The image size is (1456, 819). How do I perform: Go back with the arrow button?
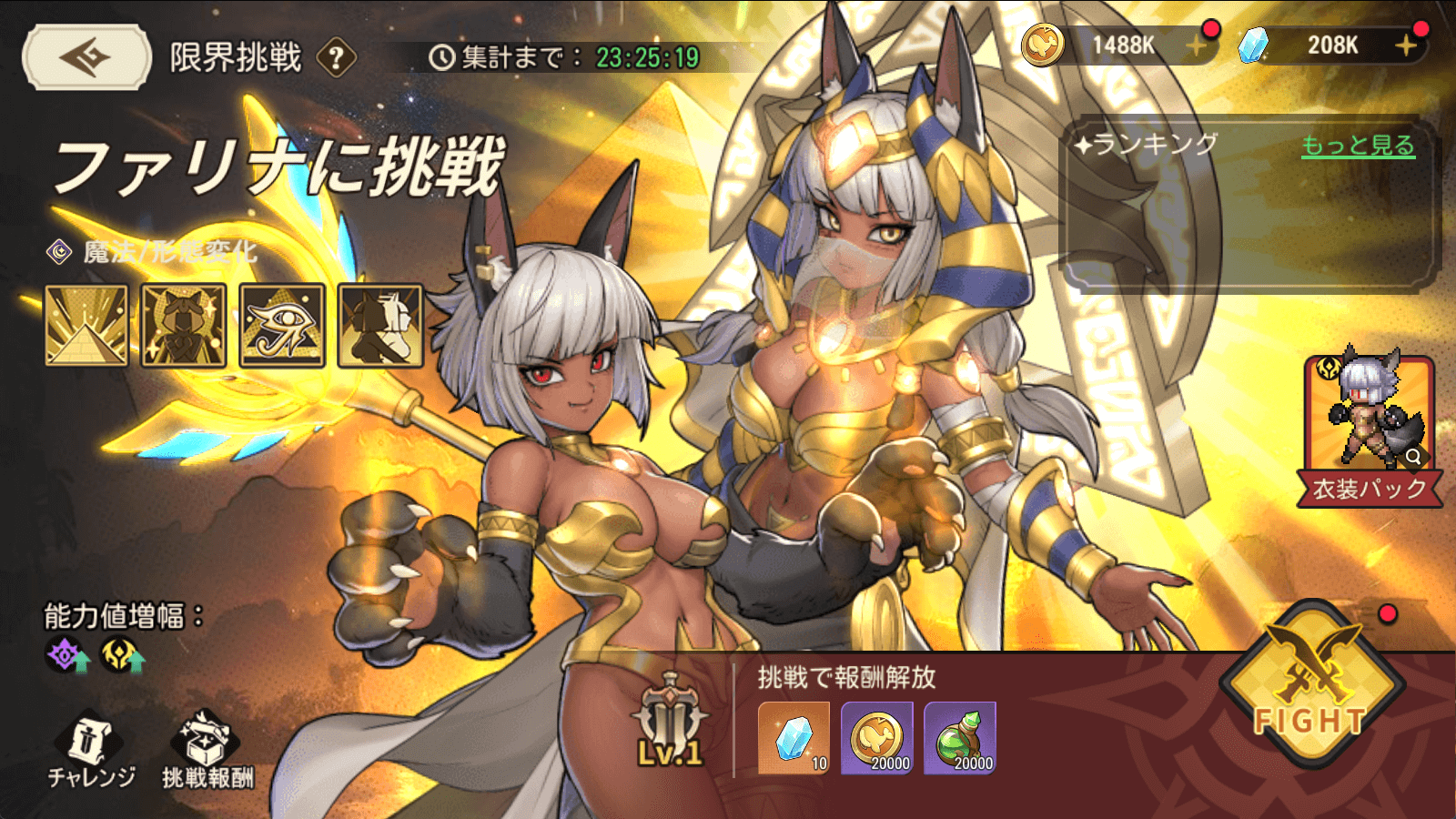[86, 57]
